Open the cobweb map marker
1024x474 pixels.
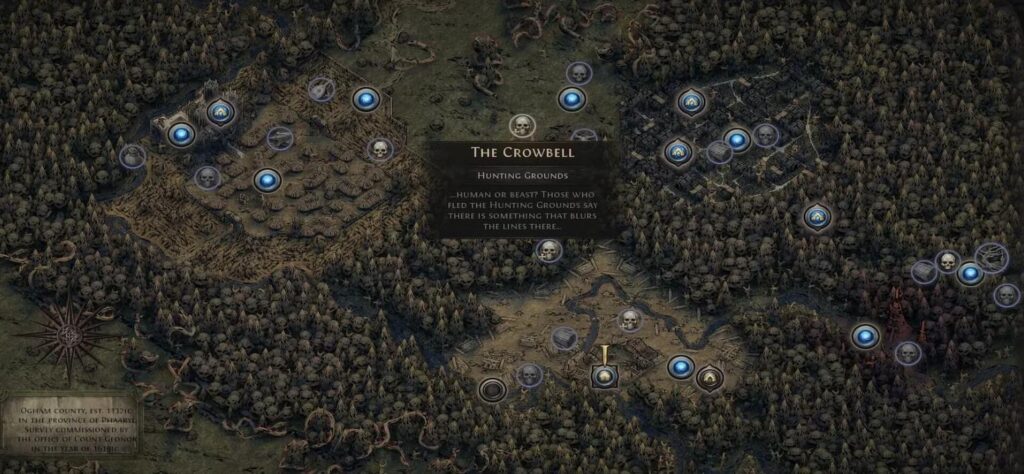coord(992,255)
